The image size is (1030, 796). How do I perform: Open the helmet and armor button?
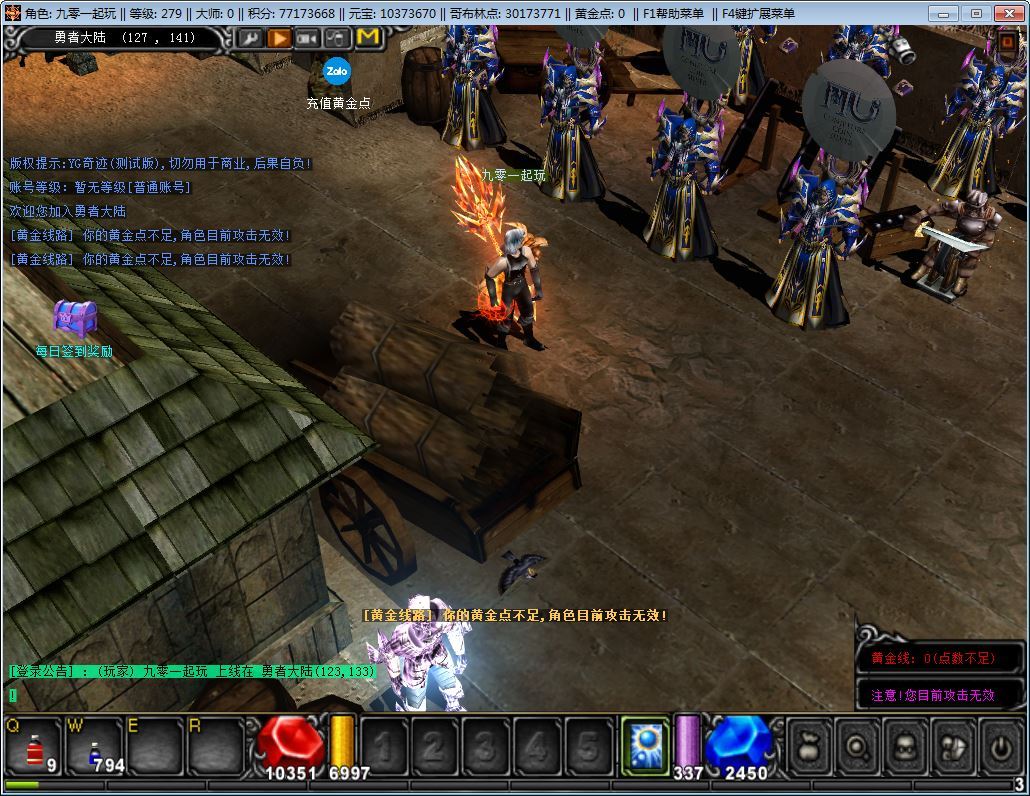954,746
